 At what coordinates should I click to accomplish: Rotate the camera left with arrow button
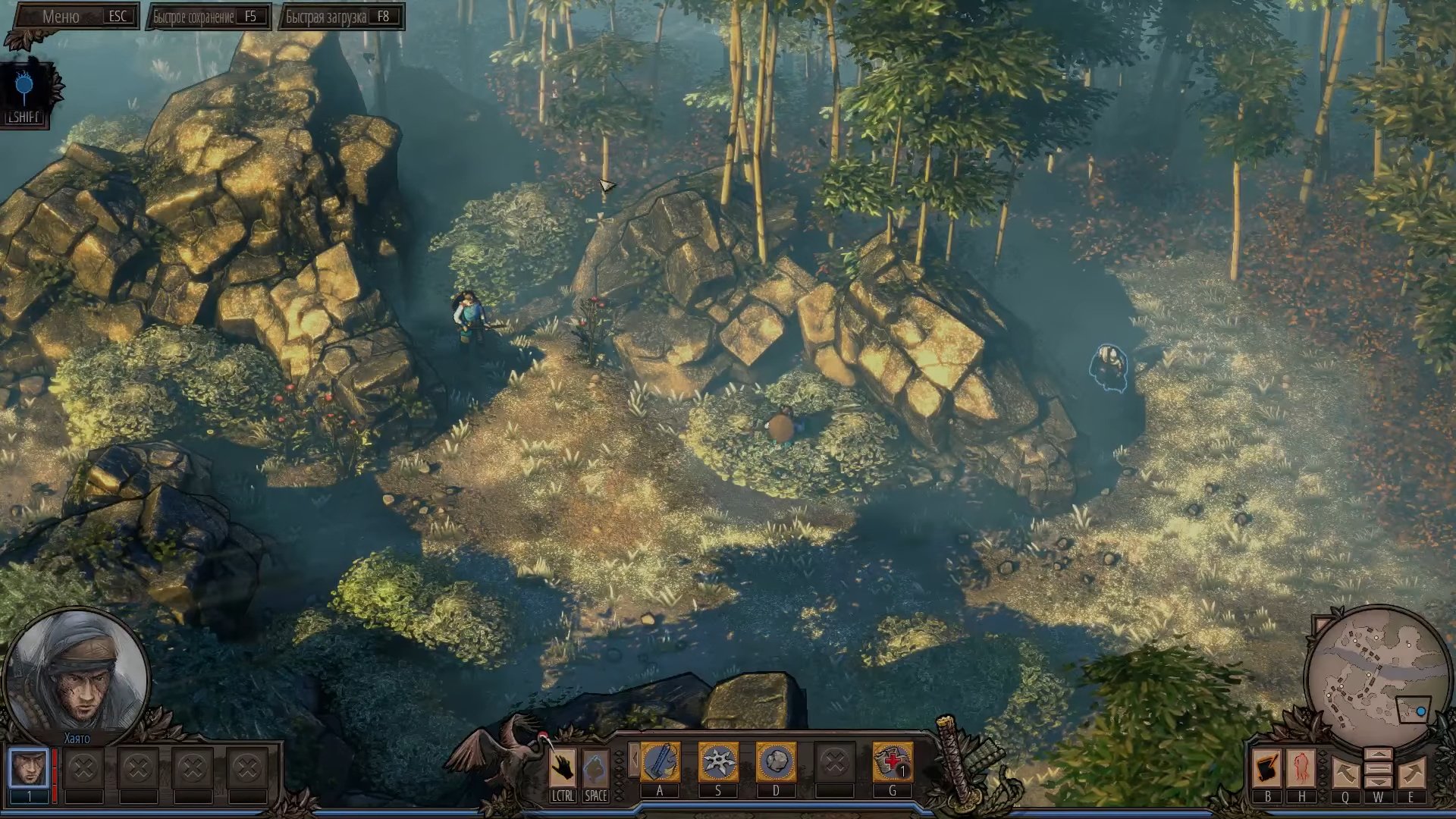[1345, 773]
